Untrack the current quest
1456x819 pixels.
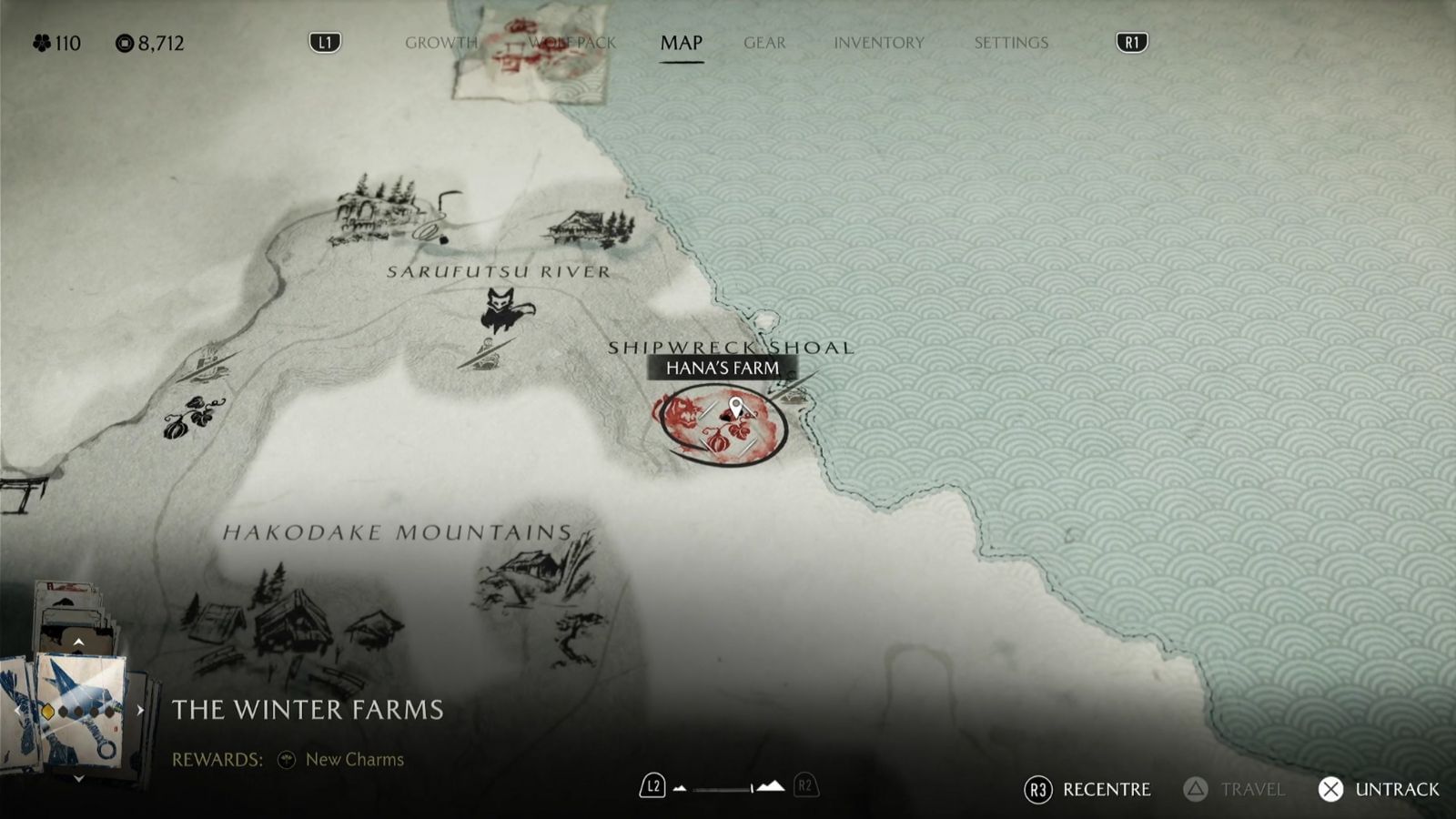click(1380, 789)
